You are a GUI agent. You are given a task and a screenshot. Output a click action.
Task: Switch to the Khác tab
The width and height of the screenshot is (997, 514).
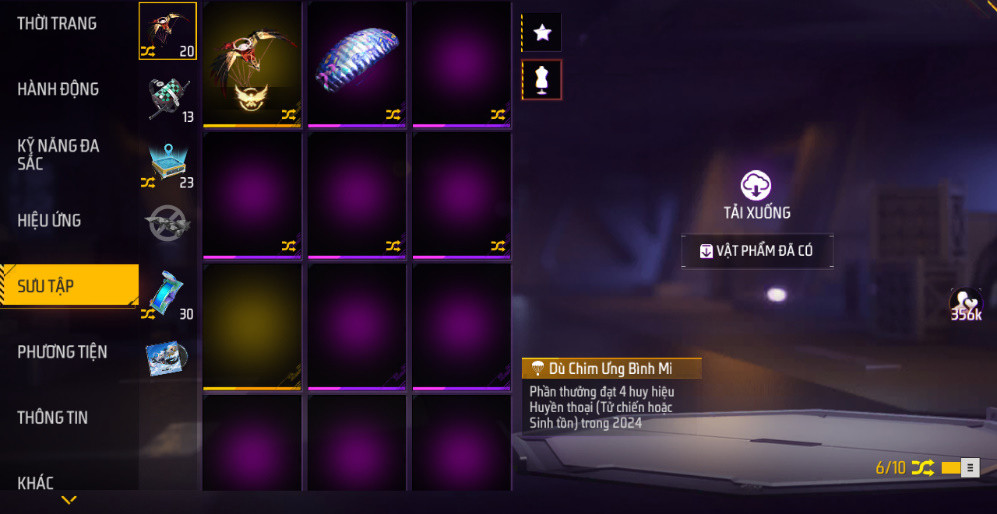tap(36, 483)
